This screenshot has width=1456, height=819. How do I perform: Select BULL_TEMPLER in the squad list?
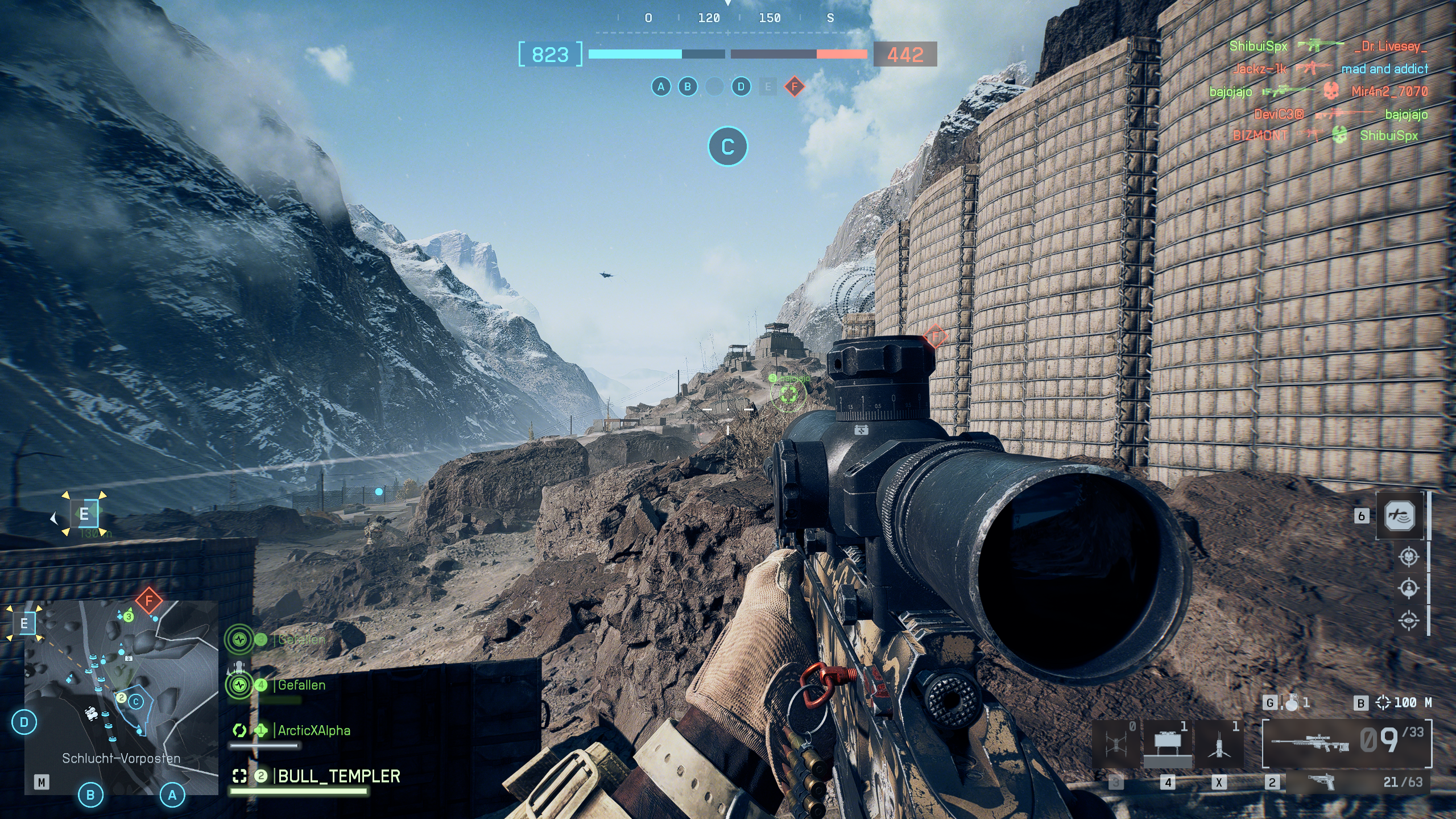click(338, 776)
